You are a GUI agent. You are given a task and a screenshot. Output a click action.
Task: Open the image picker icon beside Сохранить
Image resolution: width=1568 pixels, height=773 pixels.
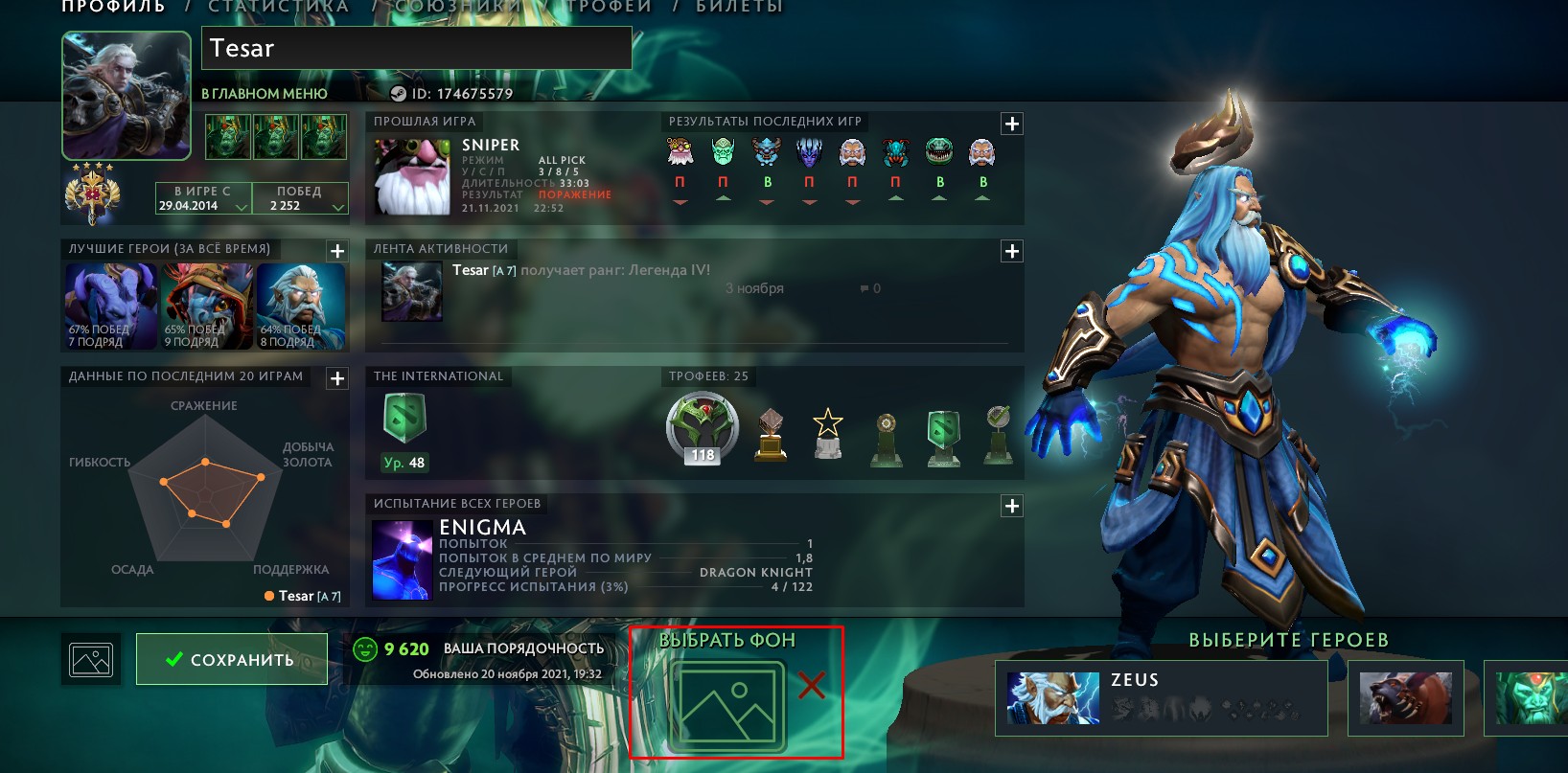pos(91,660)
